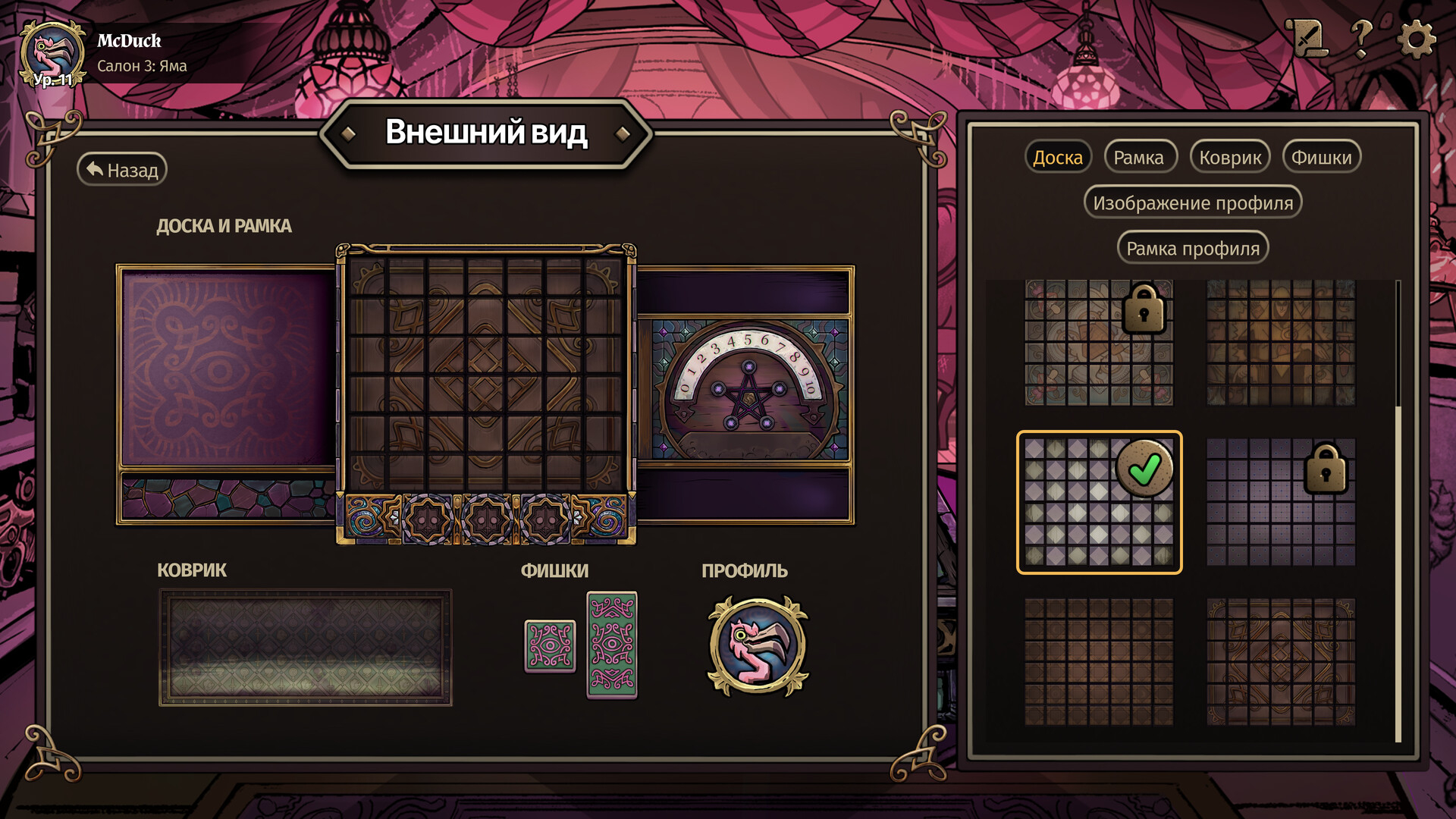
Task: Open the settings gear icon
Action: [x=1415, y=38]
